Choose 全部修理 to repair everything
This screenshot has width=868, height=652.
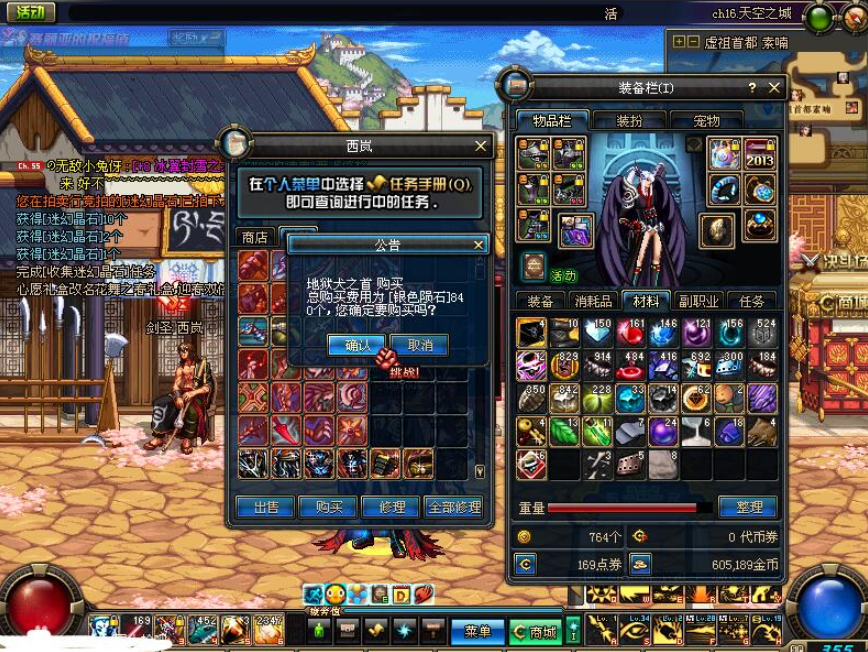(x=453, y=507)
